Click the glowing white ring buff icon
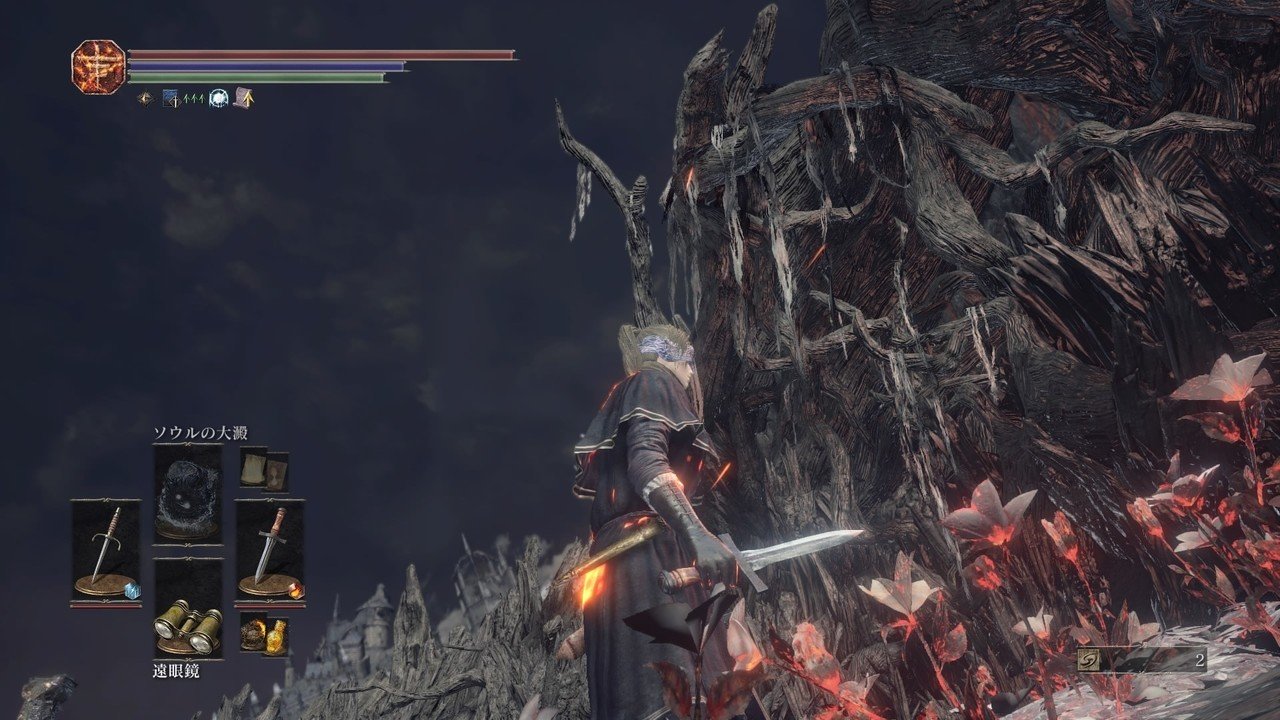 (x=218, y=98)
